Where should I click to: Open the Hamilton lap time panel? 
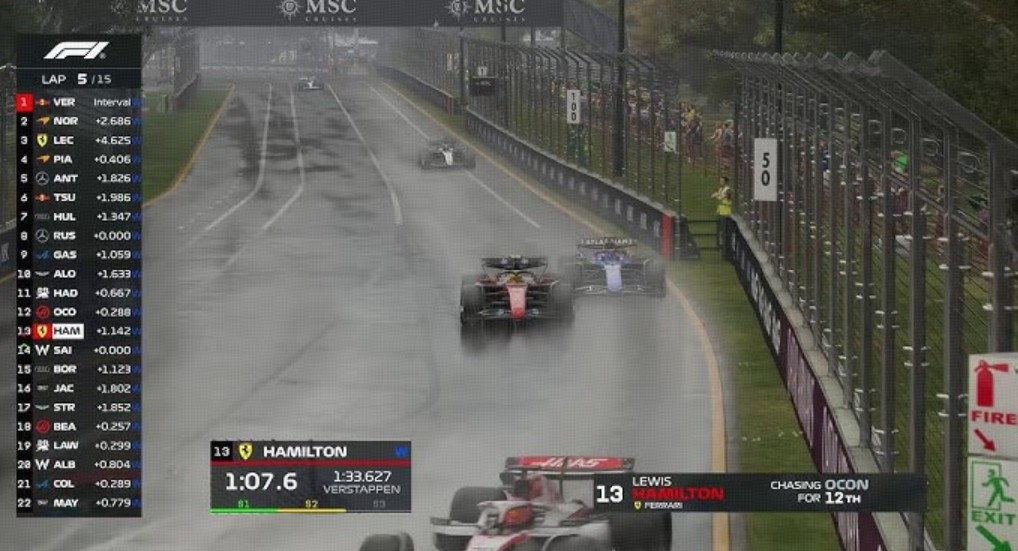310,477
